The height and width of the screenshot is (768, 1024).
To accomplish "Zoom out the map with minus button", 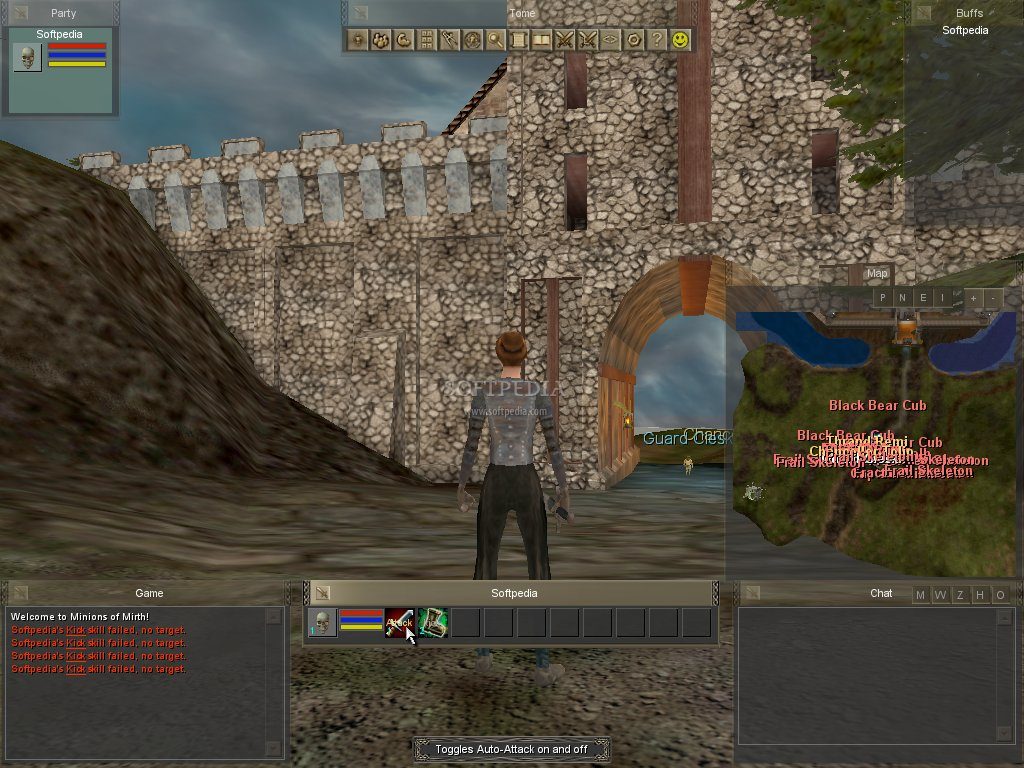I will (992, 298).
